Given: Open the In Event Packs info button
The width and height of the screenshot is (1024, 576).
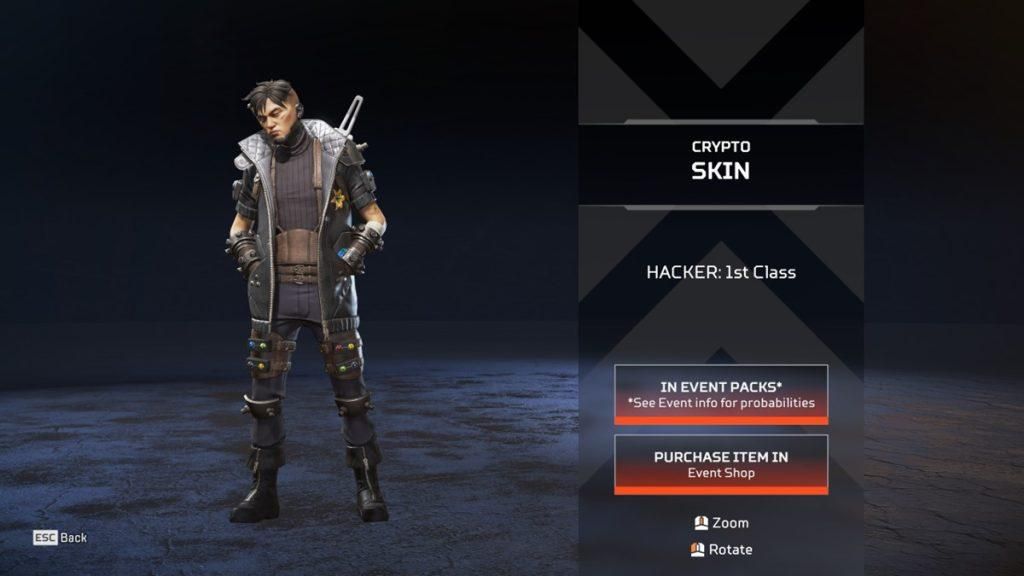Looking at the screenshot, I should pos(721,394).
